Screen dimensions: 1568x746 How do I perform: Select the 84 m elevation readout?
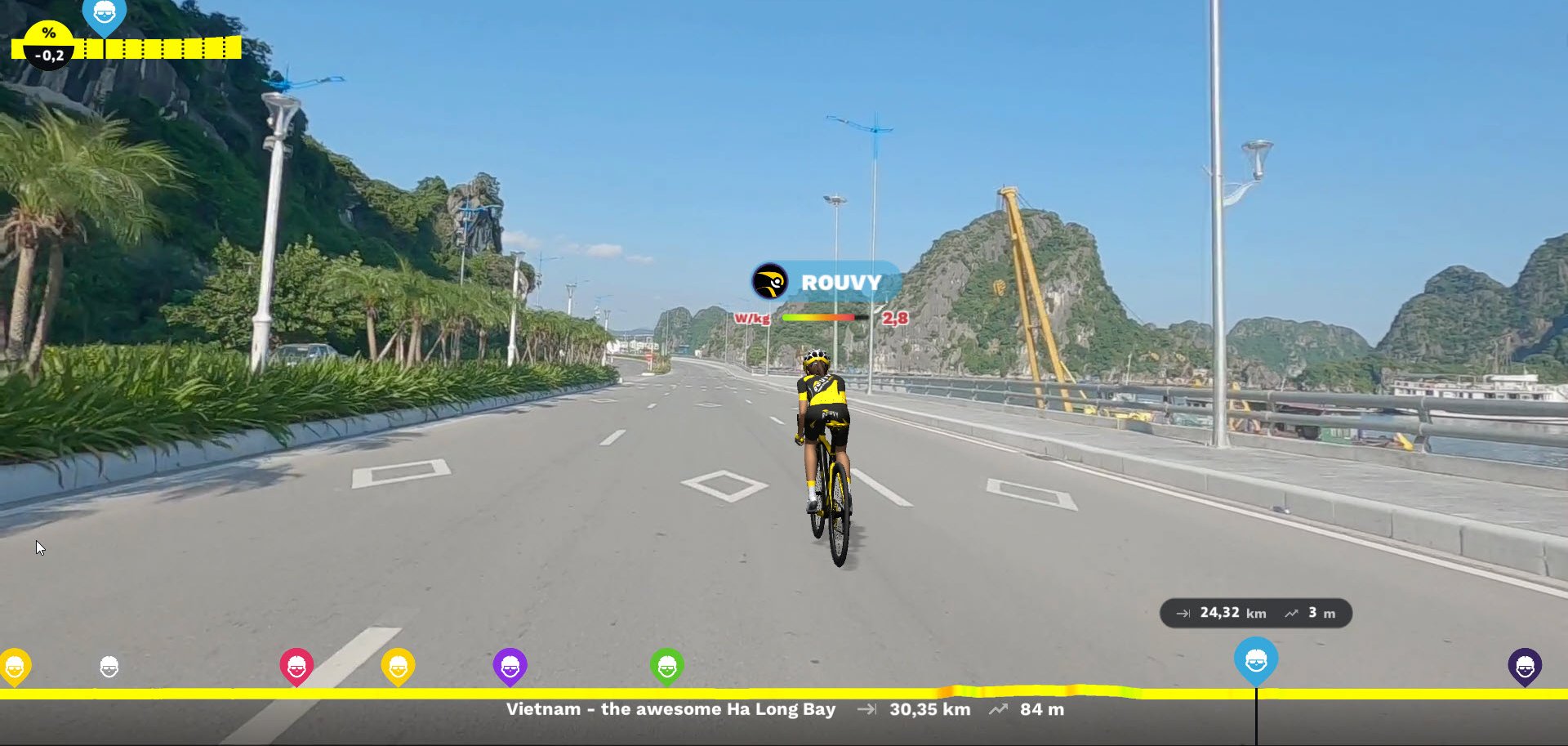[1040, 709]
